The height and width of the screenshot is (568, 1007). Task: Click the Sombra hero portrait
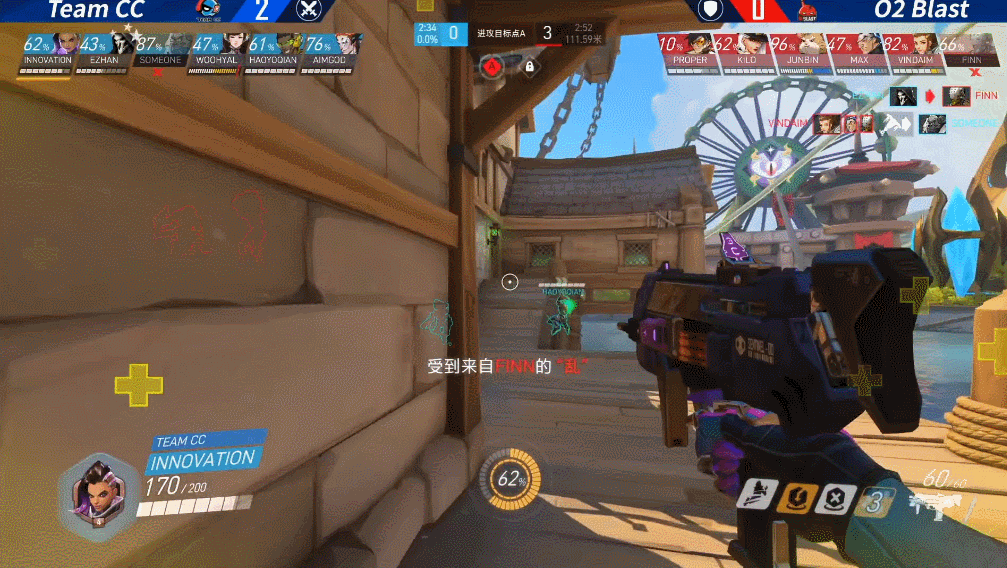click(98, 493)
